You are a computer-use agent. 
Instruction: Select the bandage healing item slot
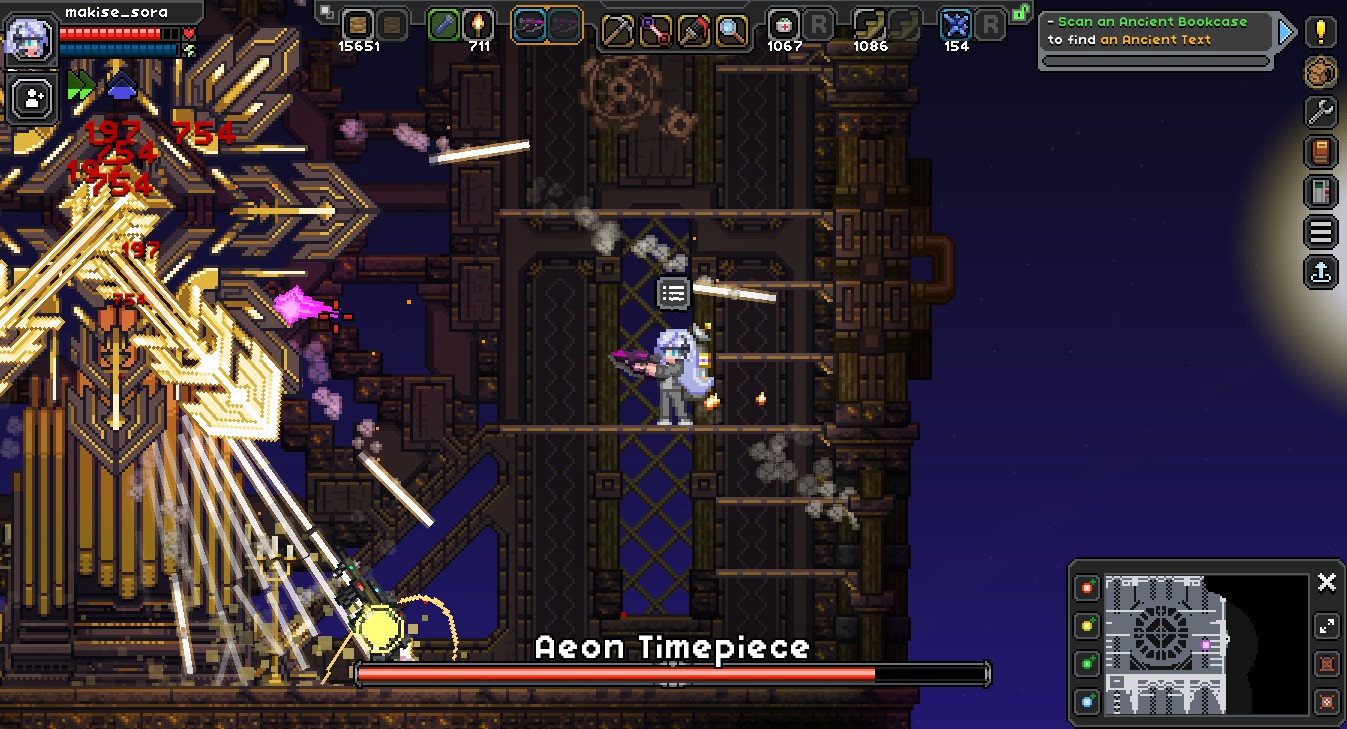pos(784,27)
